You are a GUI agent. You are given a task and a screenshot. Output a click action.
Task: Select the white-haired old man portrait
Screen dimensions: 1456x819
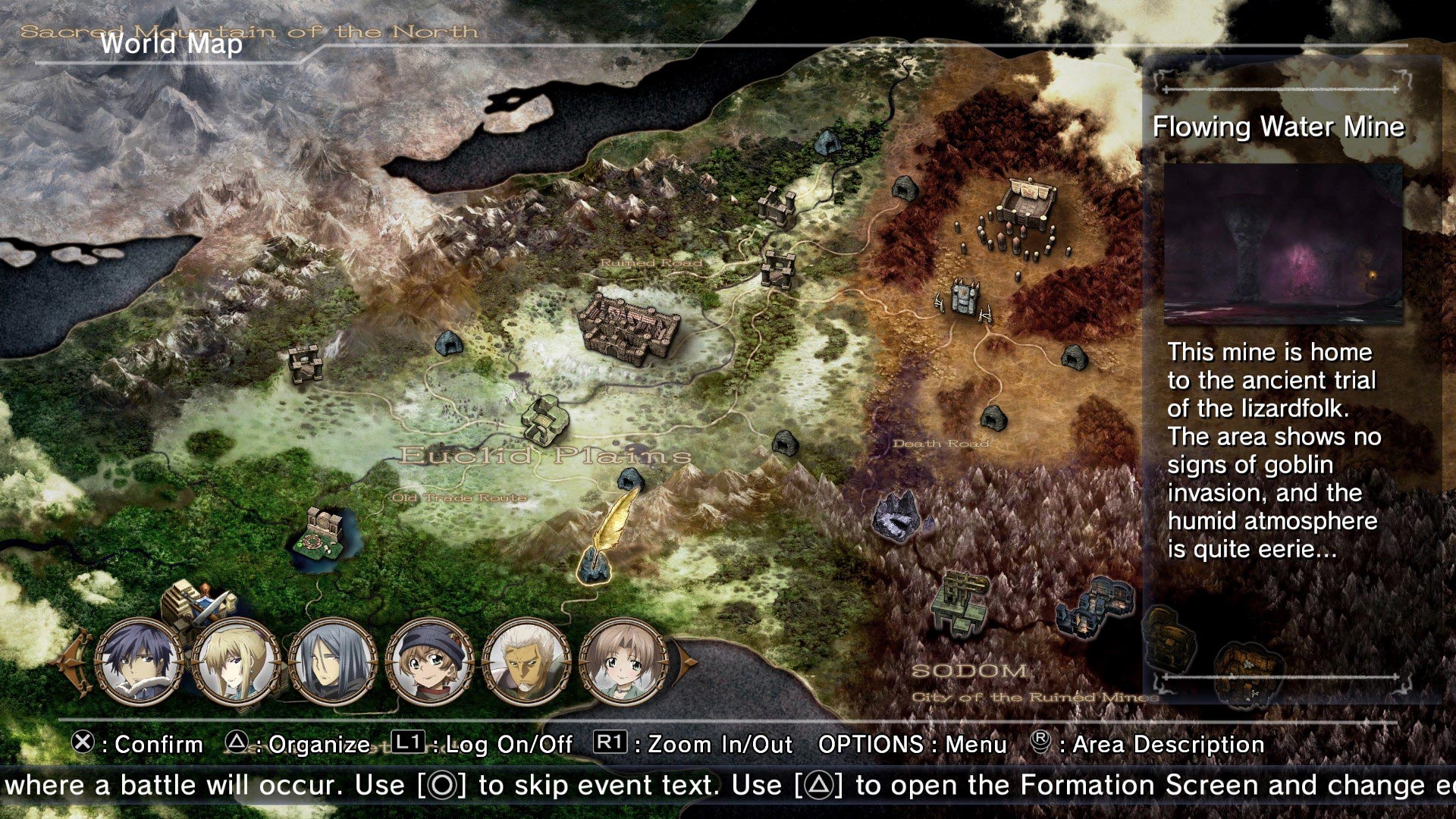point(526,661)
